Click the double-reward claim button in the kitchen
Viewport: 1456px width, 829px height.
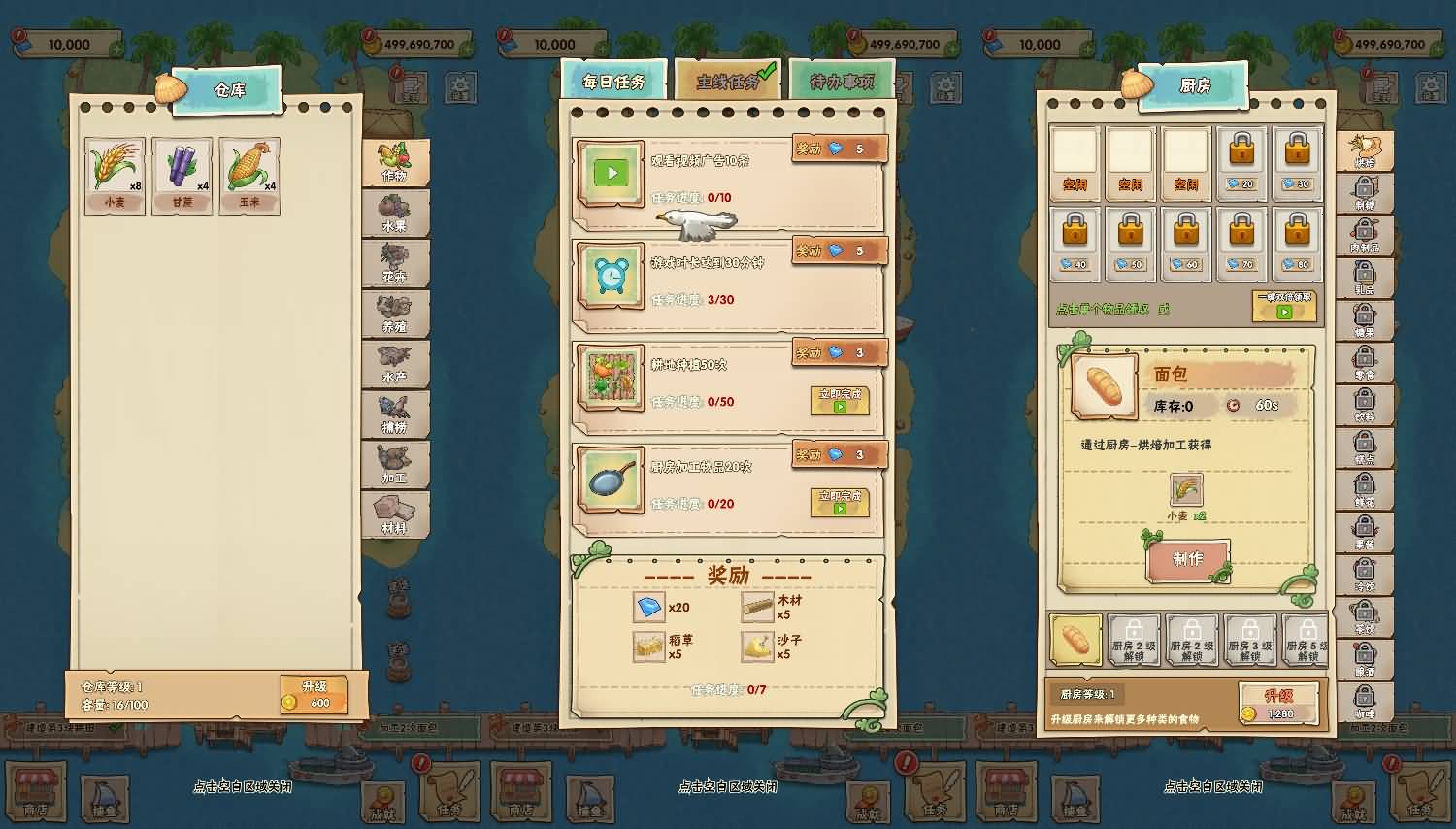coord(1283,306)
